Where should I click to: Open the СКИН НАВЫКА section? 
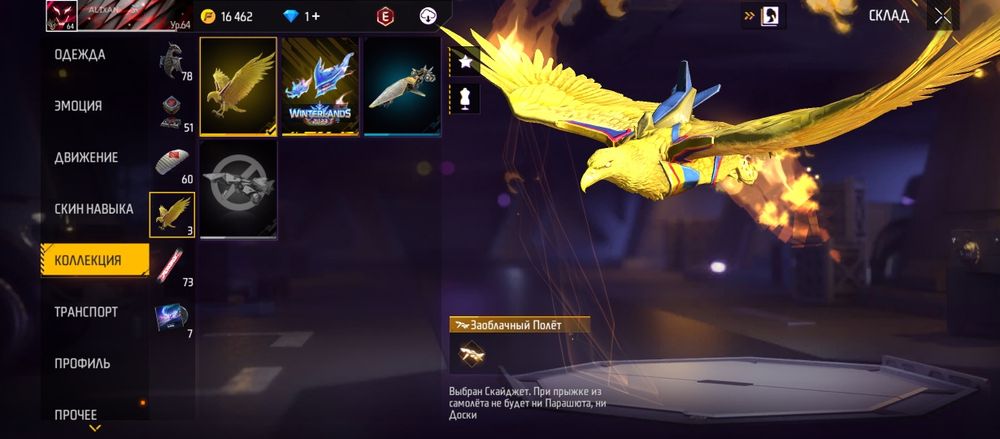94,209
